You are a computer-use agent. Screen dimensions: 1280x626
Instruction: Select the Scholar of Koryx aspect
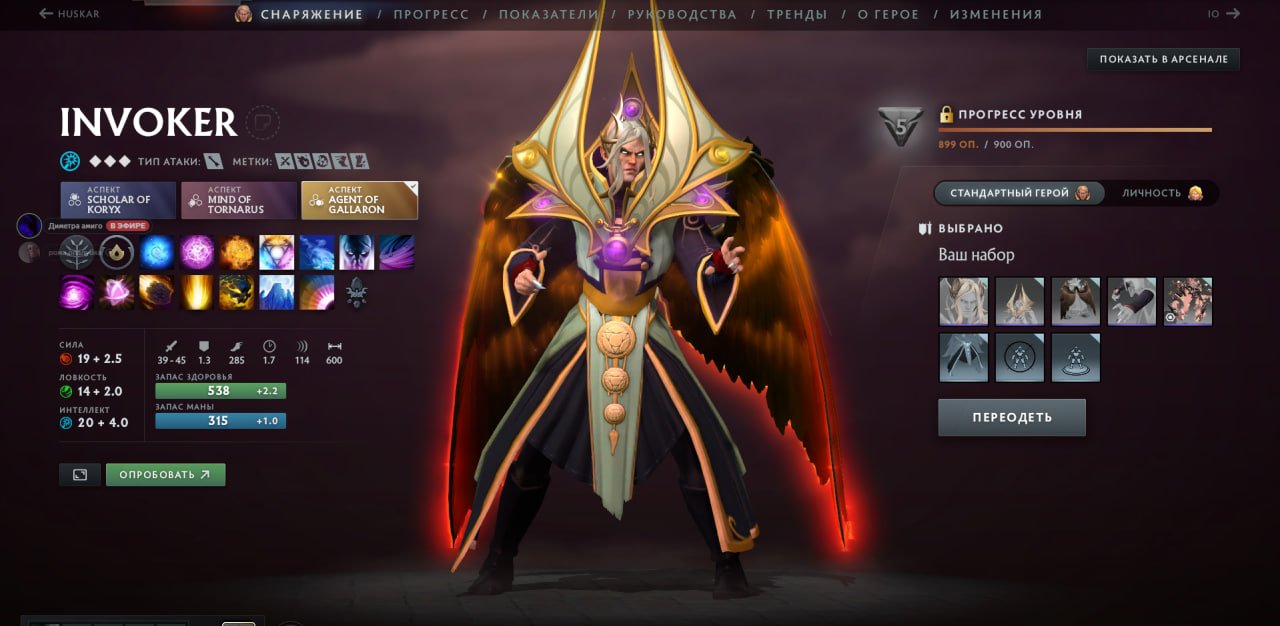tap(118, 200)
